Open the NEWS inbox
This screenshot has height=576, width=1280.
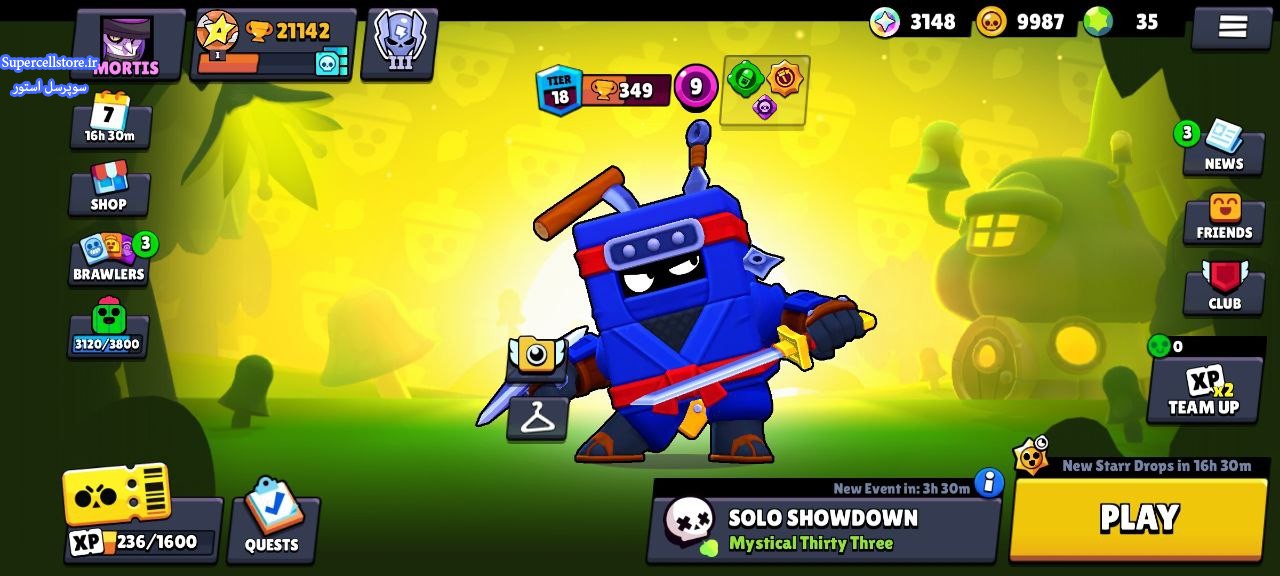1222,148
